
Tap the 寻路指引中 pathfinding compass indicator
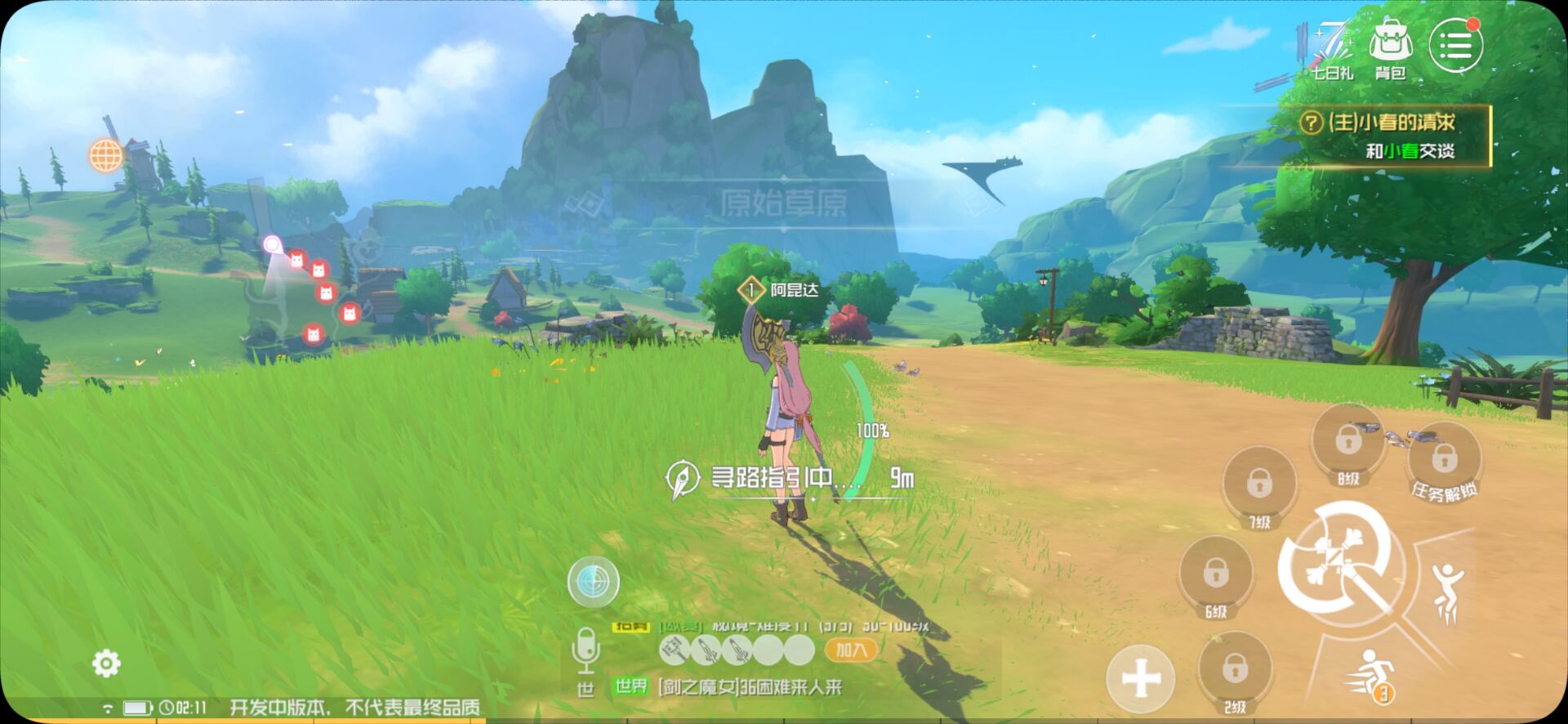[682, 479]
